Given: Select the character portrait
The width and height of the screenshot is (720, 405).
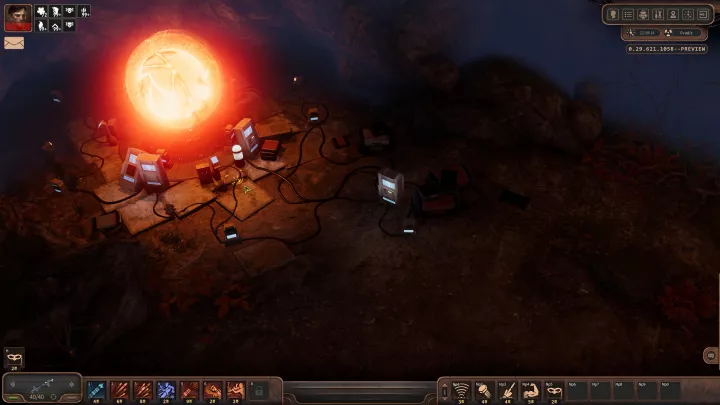Looking at the screenshot, I should click(17, 18).
